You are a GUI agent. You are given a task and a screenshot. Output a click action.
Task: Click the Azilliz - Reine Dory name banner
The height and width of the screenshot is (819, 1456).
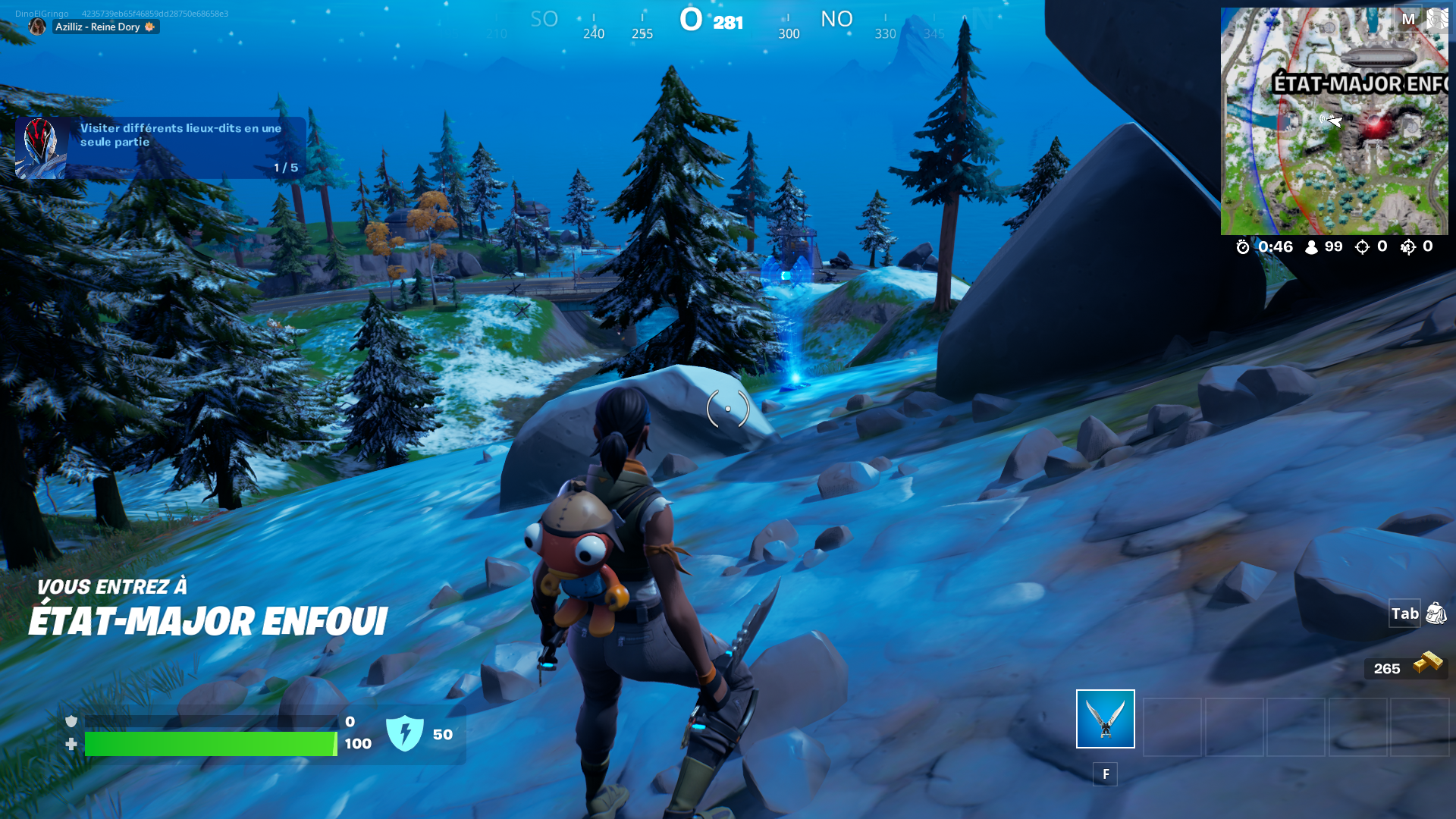tap(99, 27)
